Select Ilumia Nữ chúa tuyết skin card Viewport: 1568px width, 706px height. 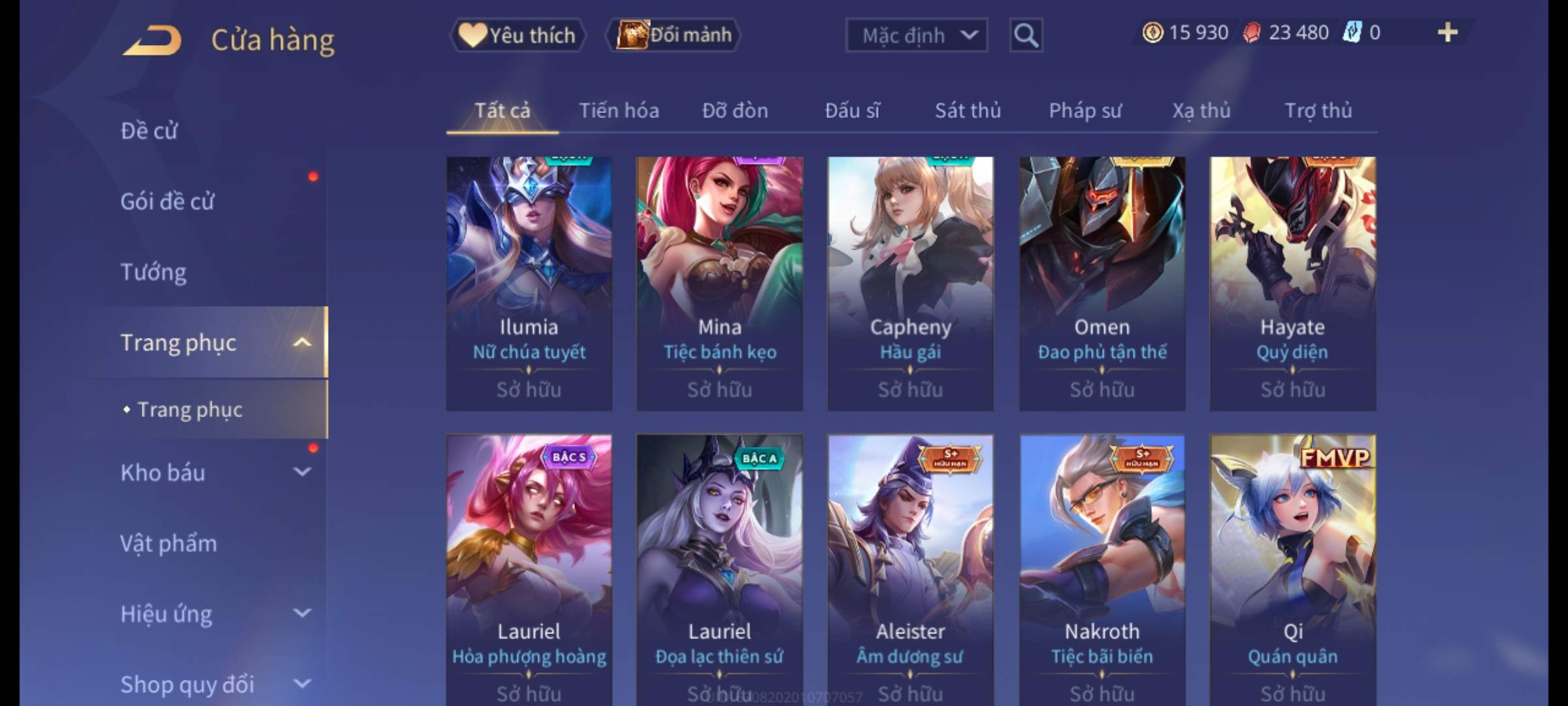(529, 283)
